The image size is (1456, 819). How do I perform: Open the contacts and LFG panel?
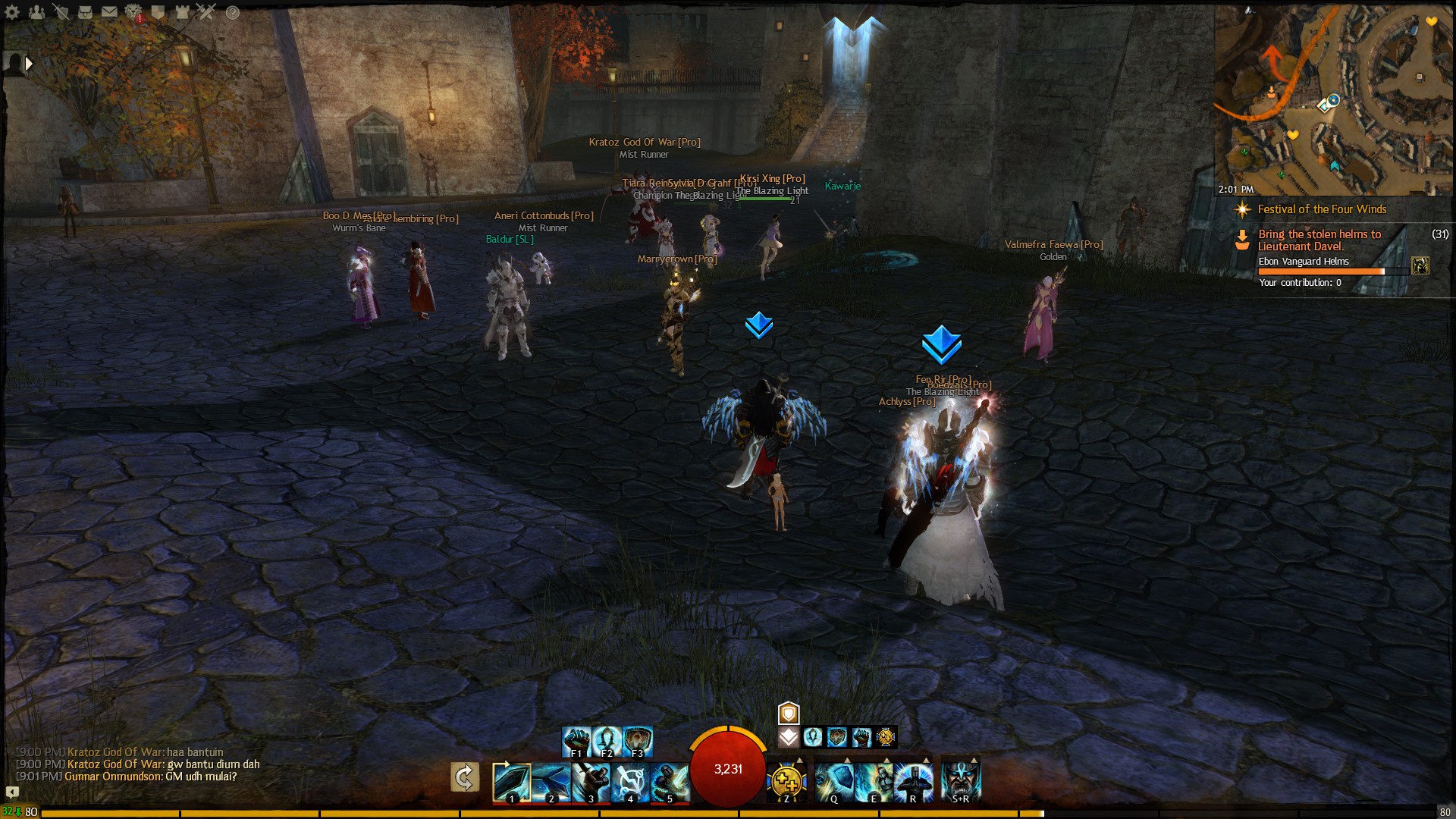(x=36, y=12)
